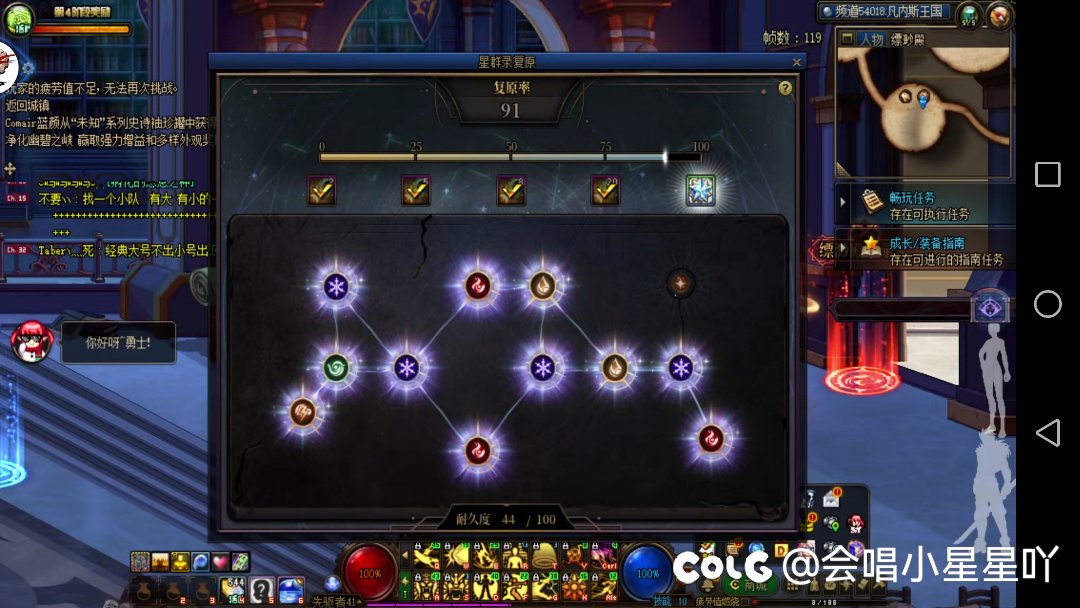Use the question mark quick slot item
The image size is (1080, 608).
point(262,588)
